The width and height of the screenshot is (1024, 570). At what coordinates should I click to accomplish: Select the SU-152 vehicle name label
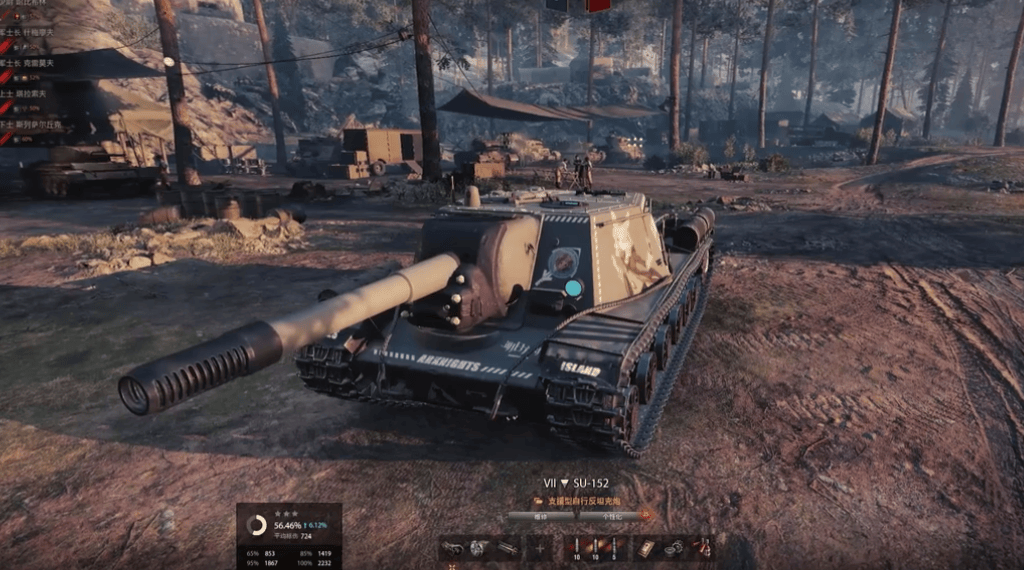click(x=598, y=482)
